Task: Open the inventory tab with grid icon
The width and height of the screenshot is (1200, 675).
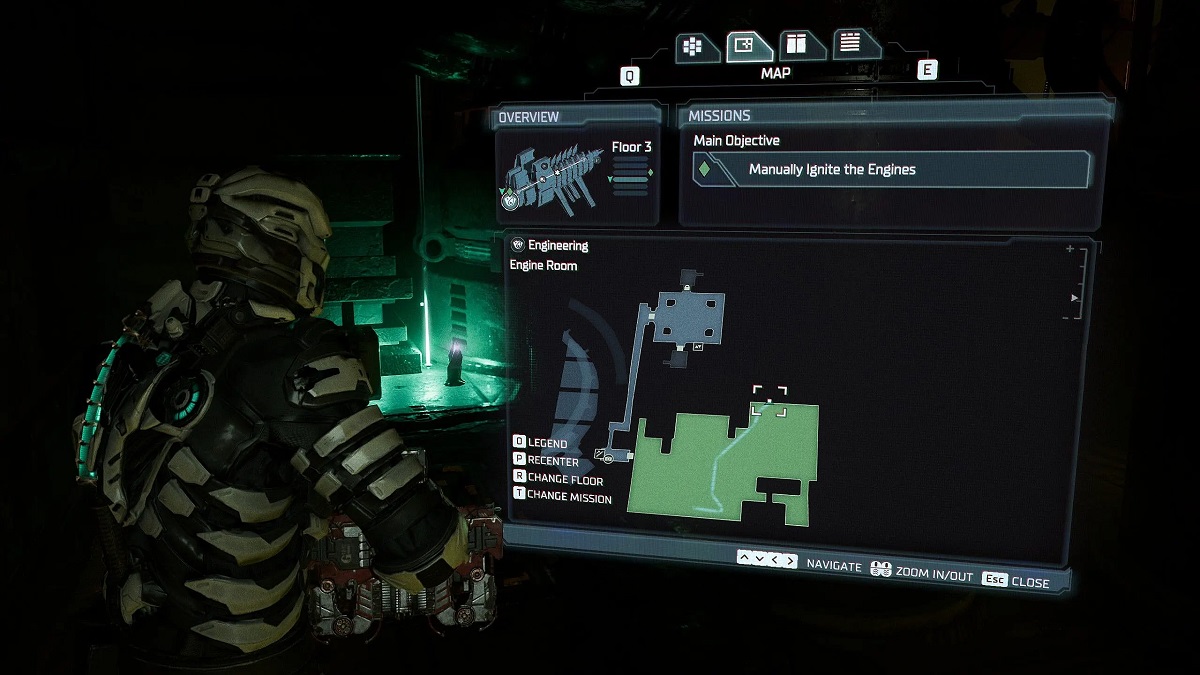Action: 691,46
